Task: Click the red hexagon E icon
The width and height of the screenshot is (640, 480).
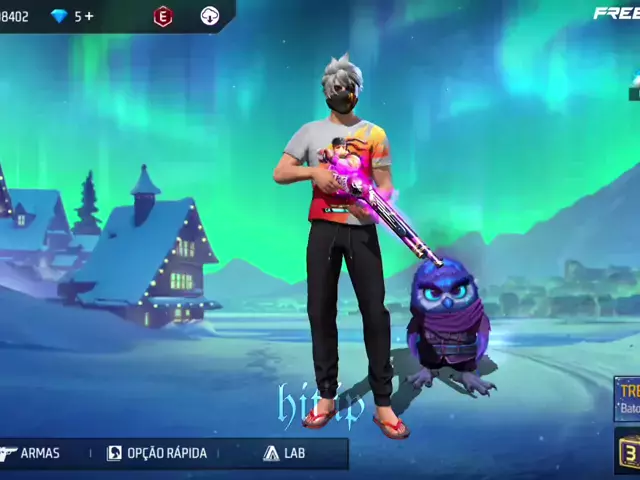Action: click(x=162, y=16)
